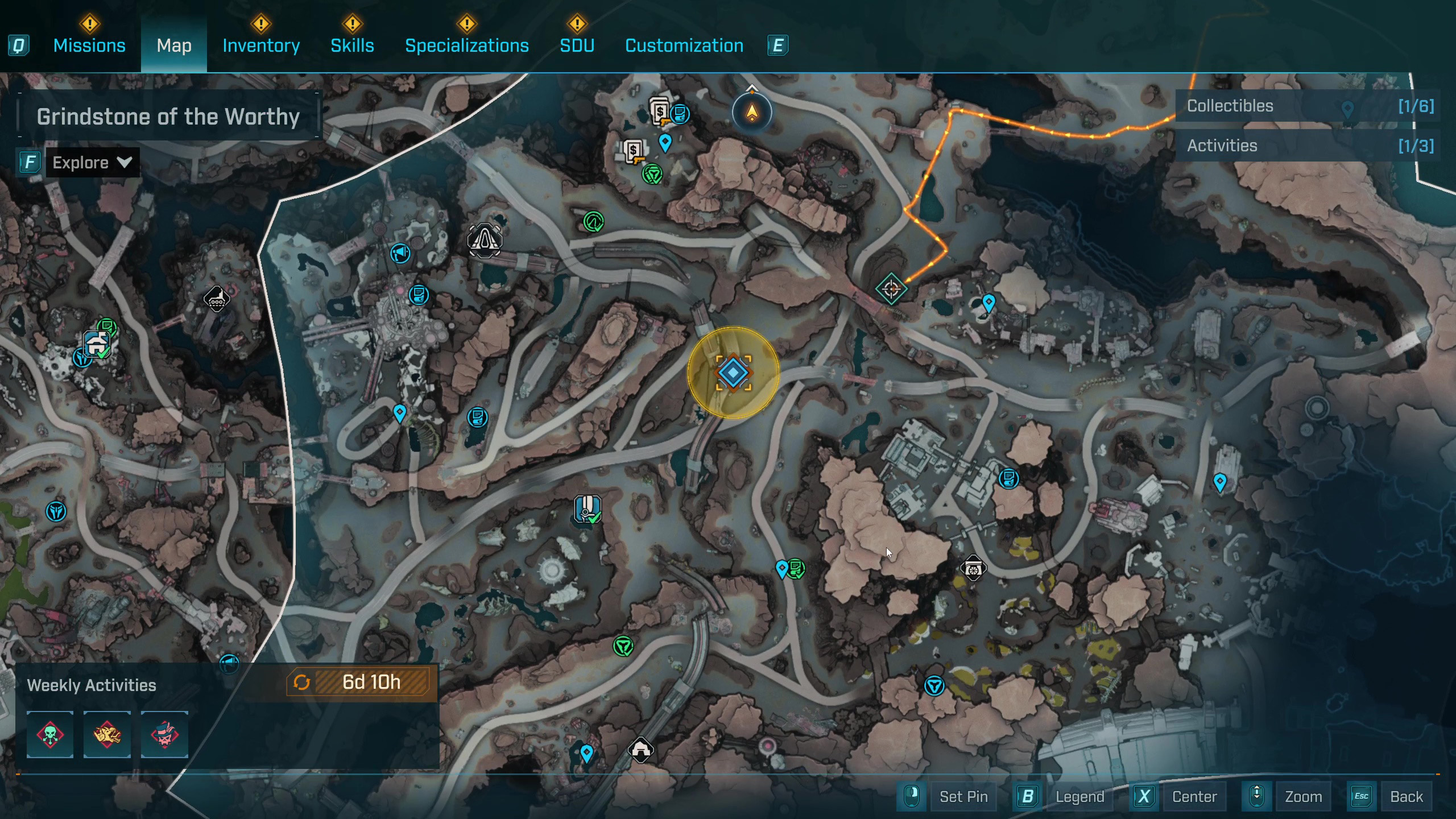Select the highlighted blue diamond map marker
This screenshot has height=819, width=1456.
733,373
